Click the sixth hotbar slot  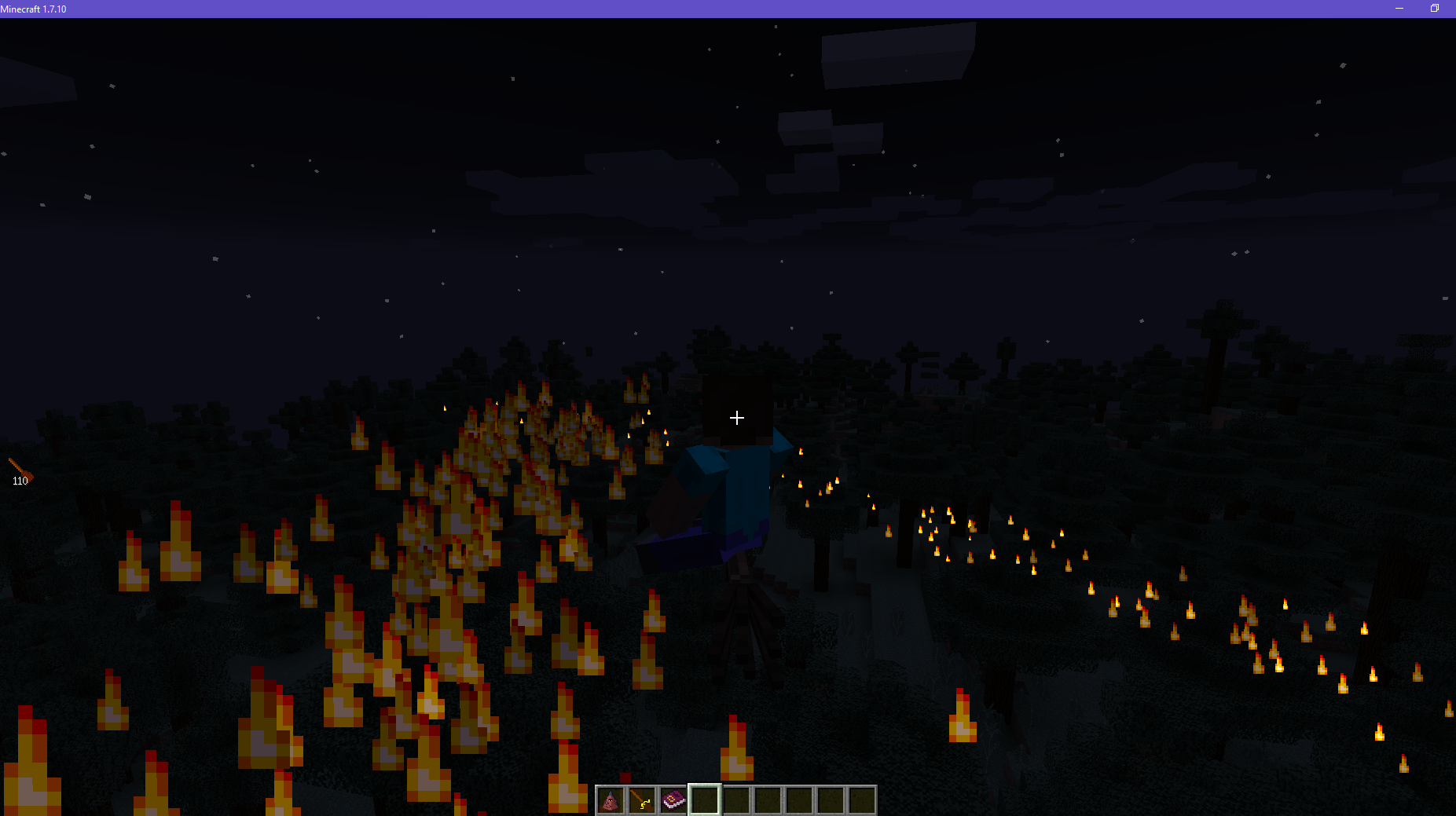point(768,799)
